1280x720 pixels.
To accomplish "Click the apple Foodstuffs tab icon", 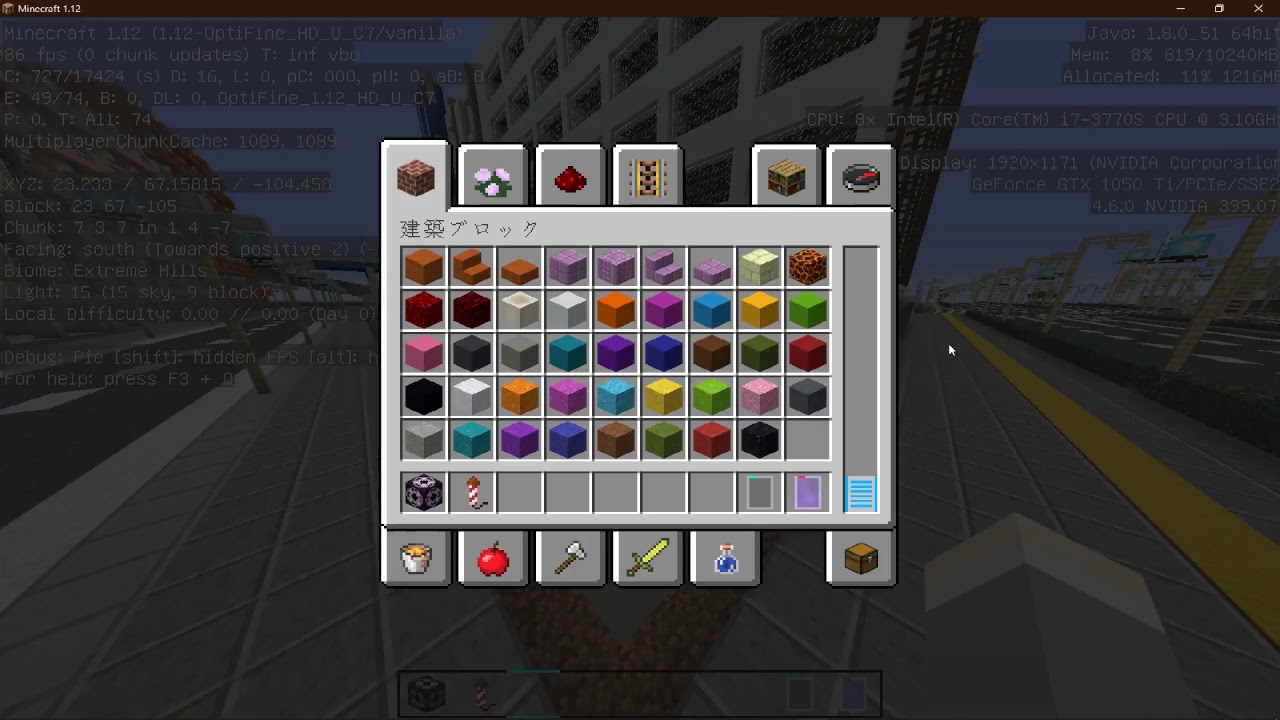I will tap(492, 558).
